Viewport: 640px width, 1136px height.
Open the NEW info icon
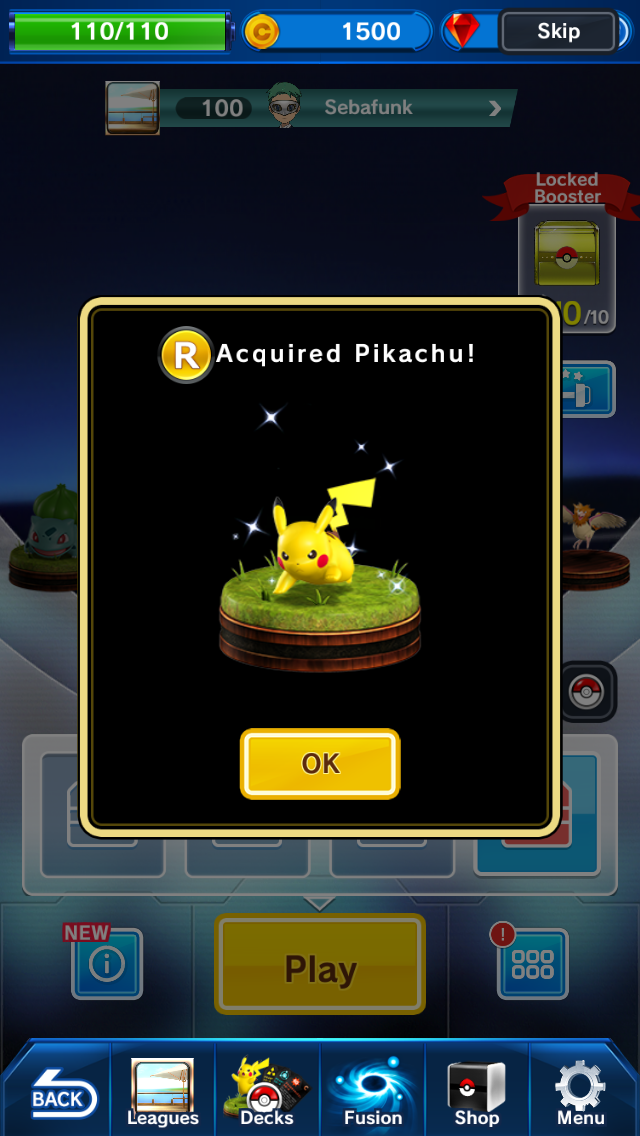107,964
